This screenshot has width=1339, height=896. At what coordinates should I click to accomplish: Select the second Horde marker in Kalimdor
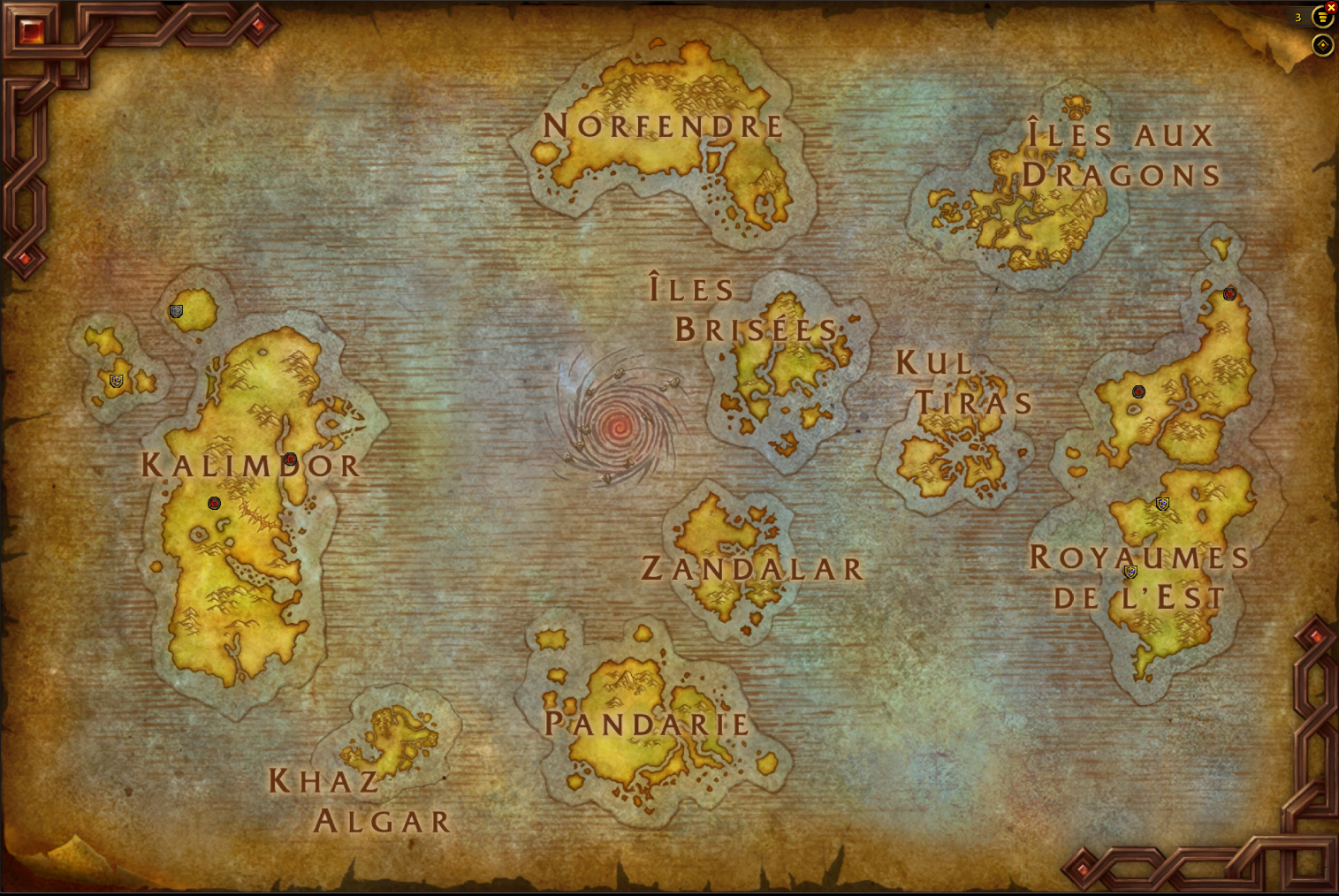(213, 504)
